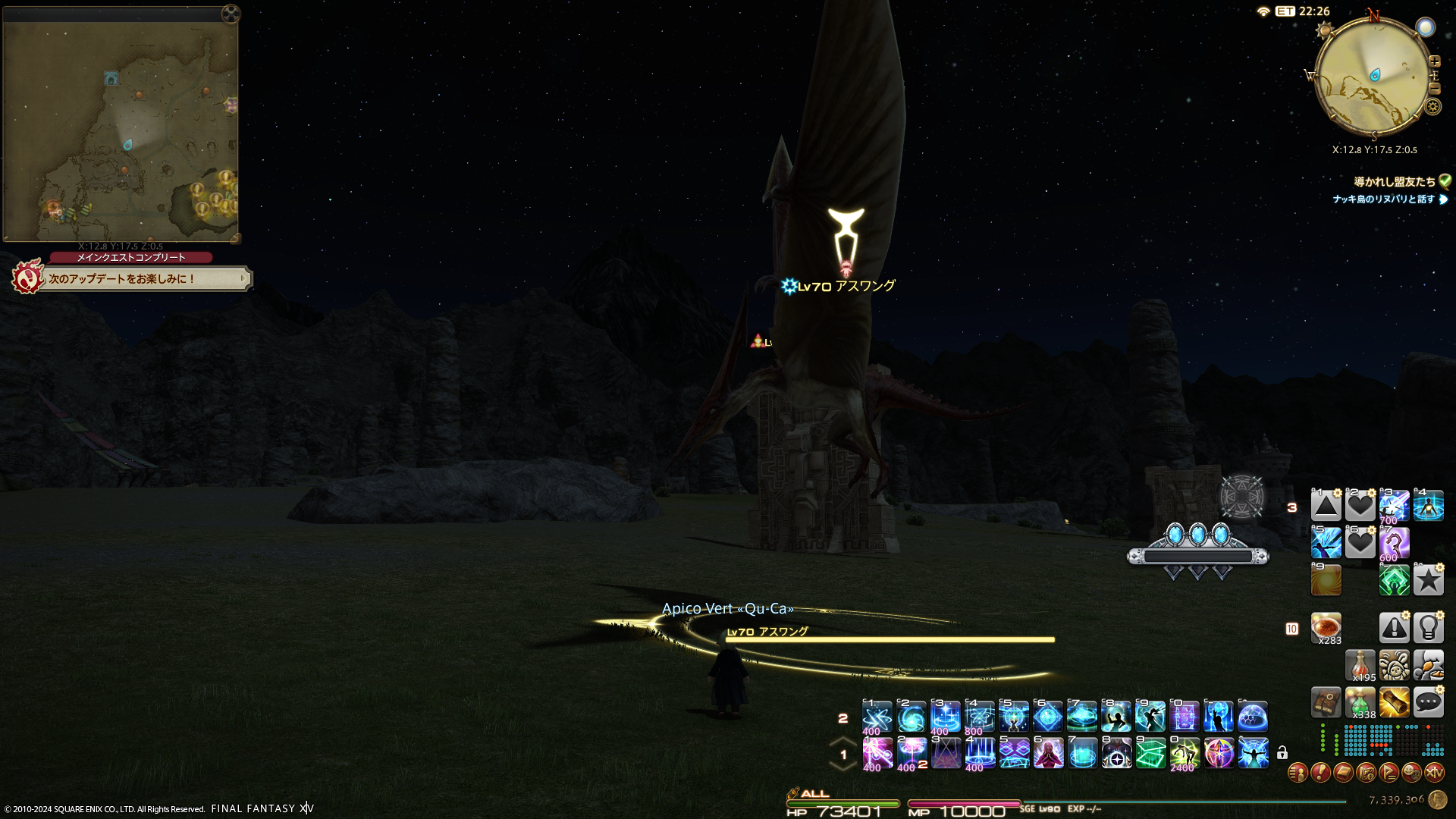Eat the food dish x283 item
Screen dimensions: 1456x819
point(1326,628)
